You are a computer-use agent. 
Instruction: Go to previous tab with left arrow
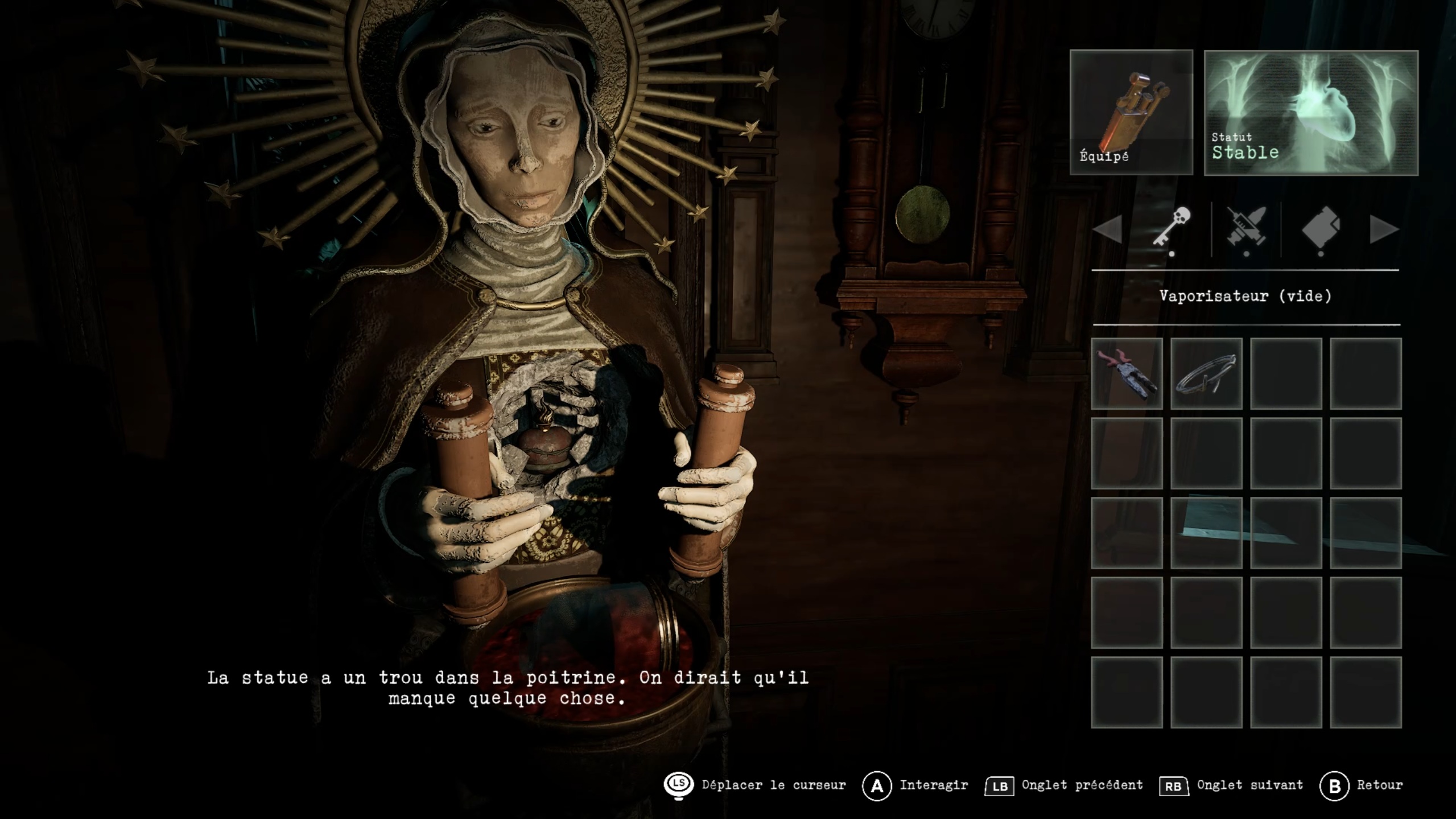1108,229
